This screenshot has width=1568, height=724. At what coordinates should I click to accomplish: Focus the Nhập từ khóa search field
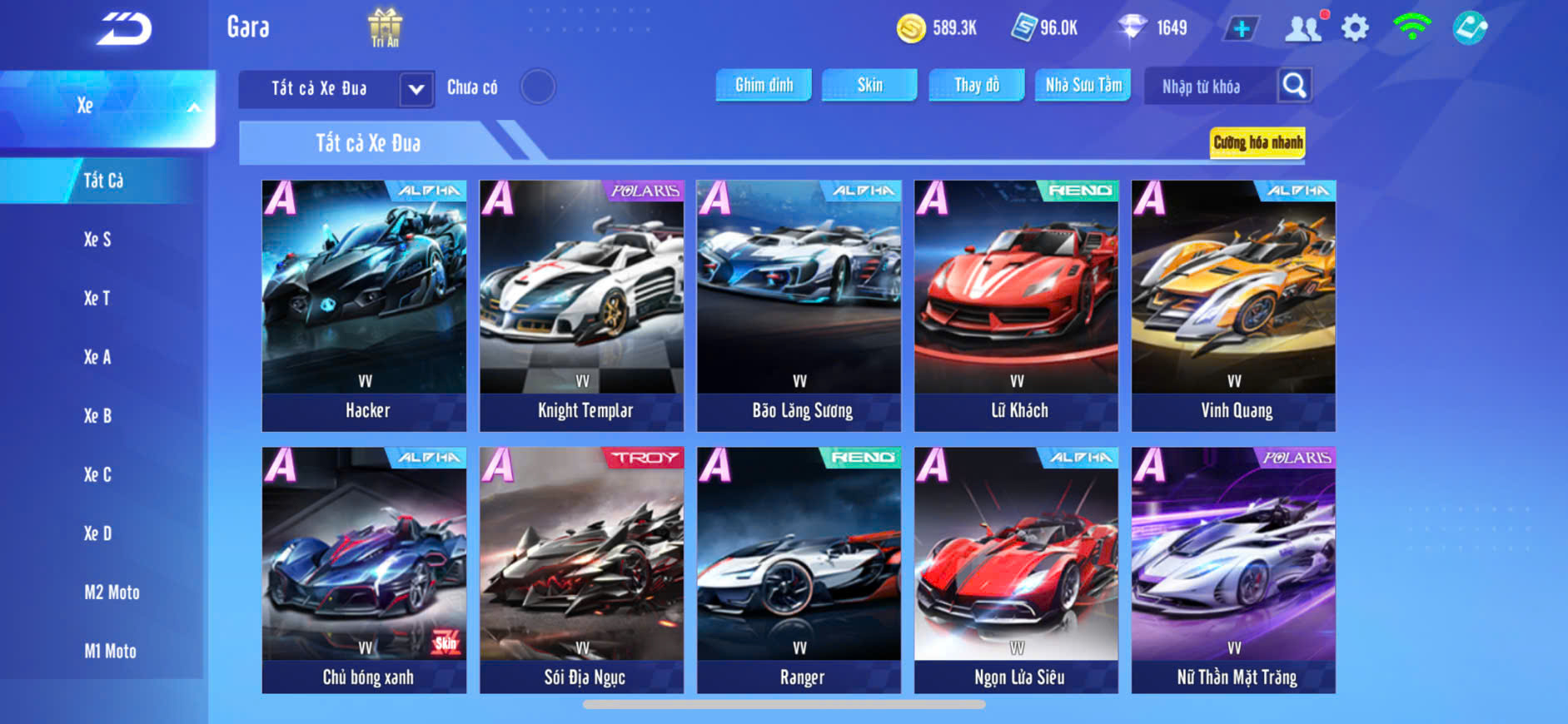(x=1209, y=87)
